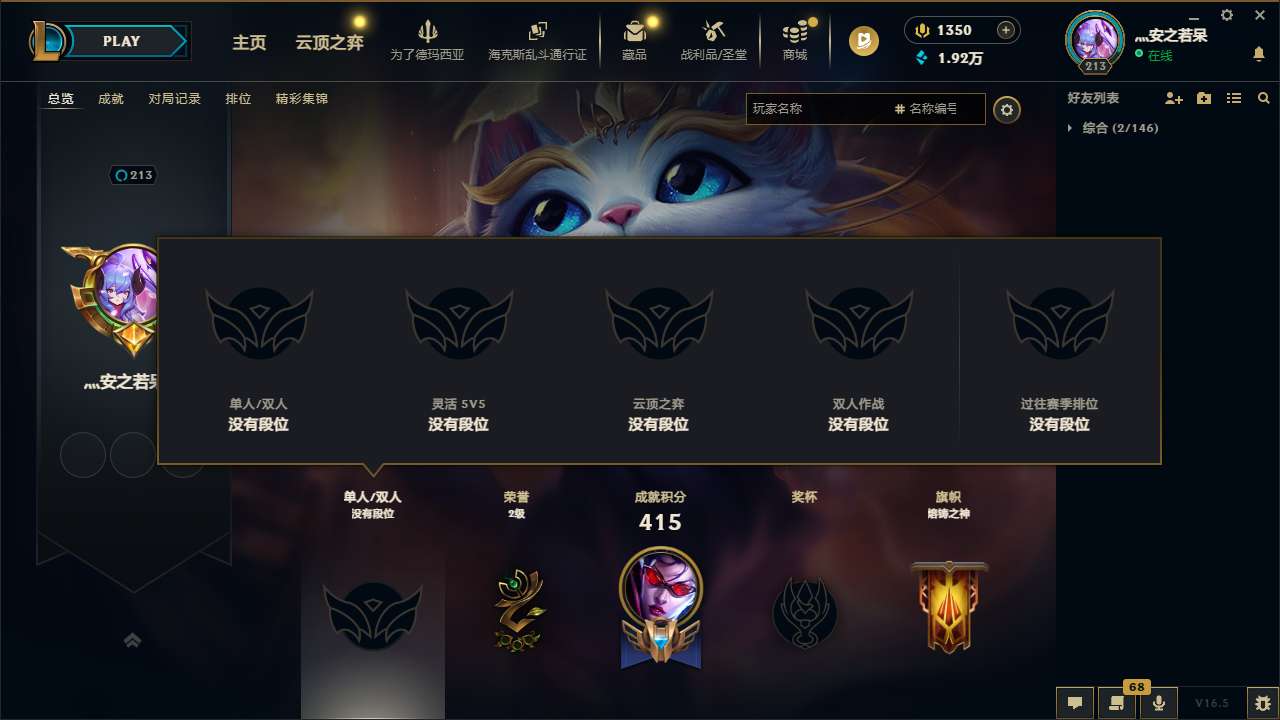
Task: Click the add friend icon
Action: (1172, 98)
